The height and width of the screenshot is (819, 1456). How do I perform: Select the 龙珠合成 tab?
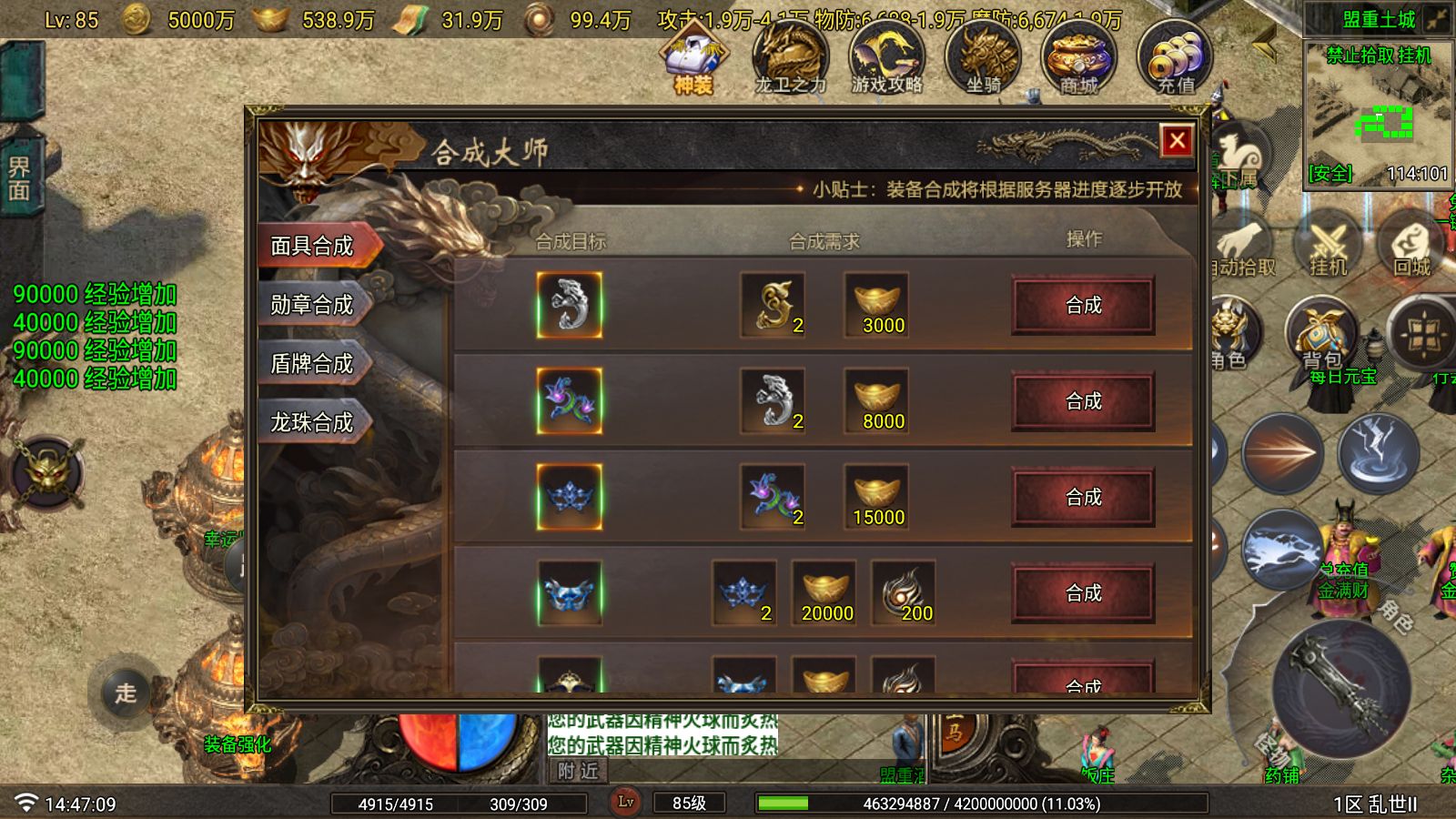pos(314,423)
